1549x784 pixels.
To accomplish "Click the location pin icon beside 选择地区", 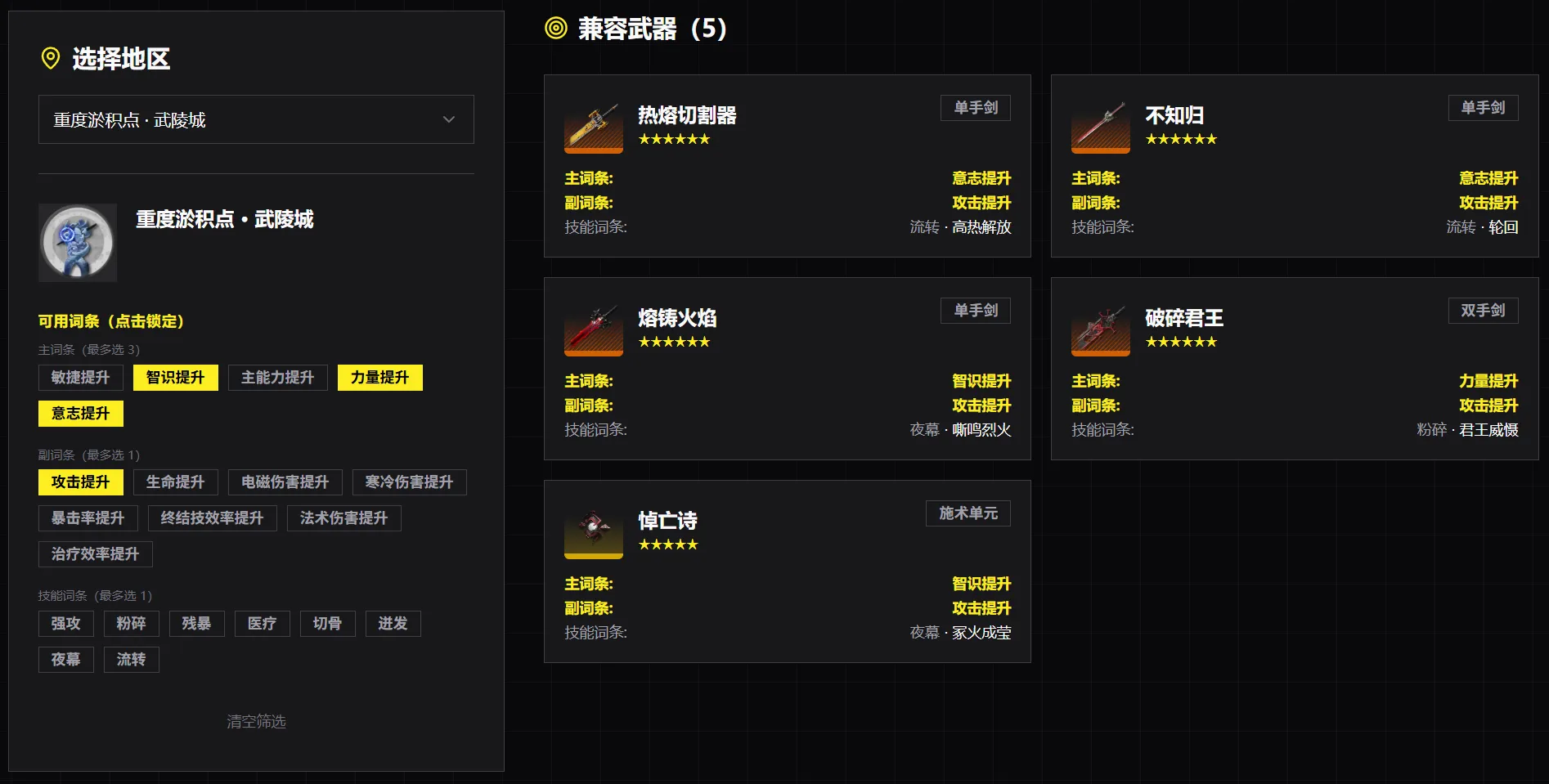I will (49, 58).
